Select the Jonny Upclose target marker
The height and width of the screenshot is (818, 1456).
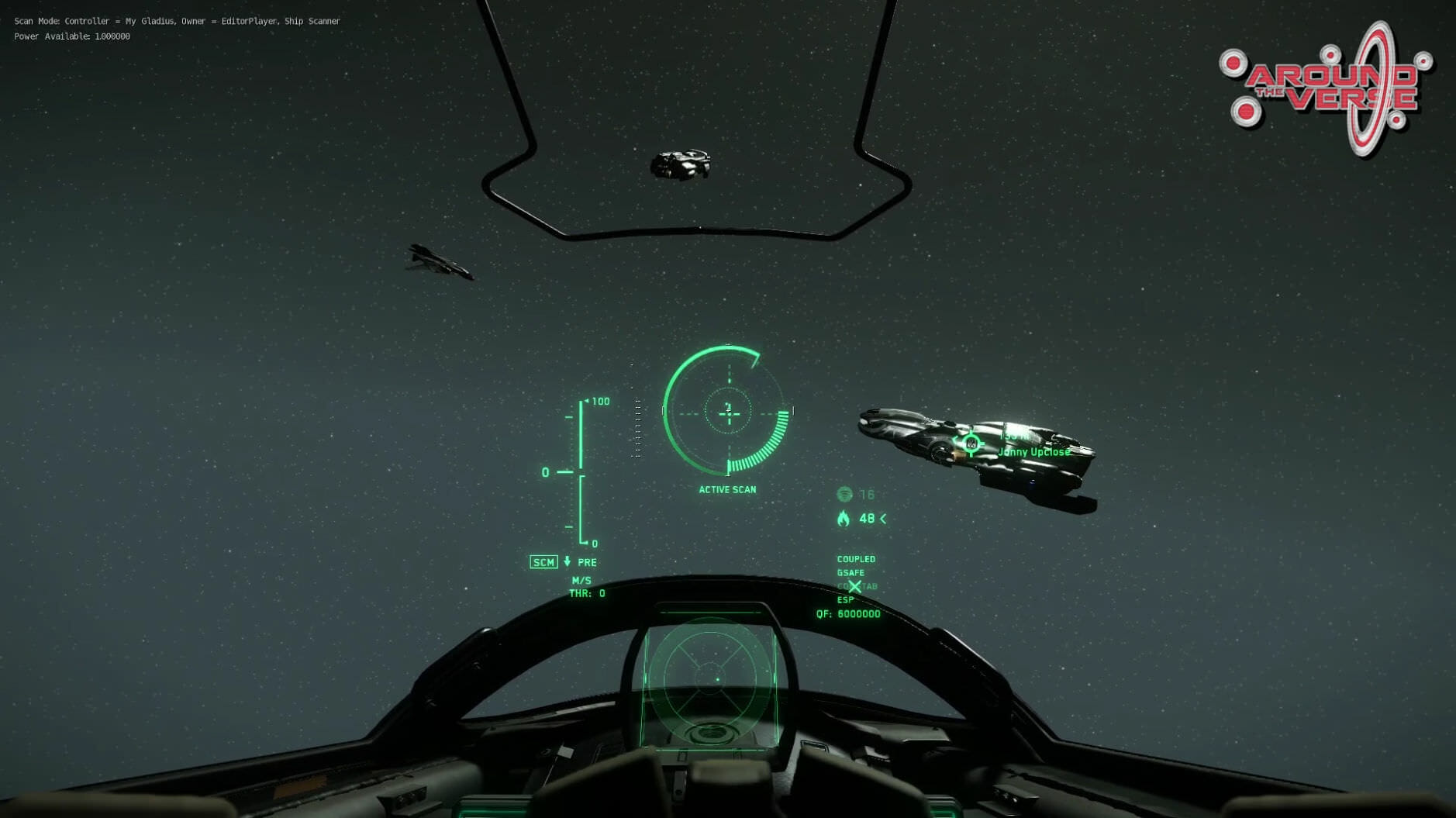tap(969, 444)
